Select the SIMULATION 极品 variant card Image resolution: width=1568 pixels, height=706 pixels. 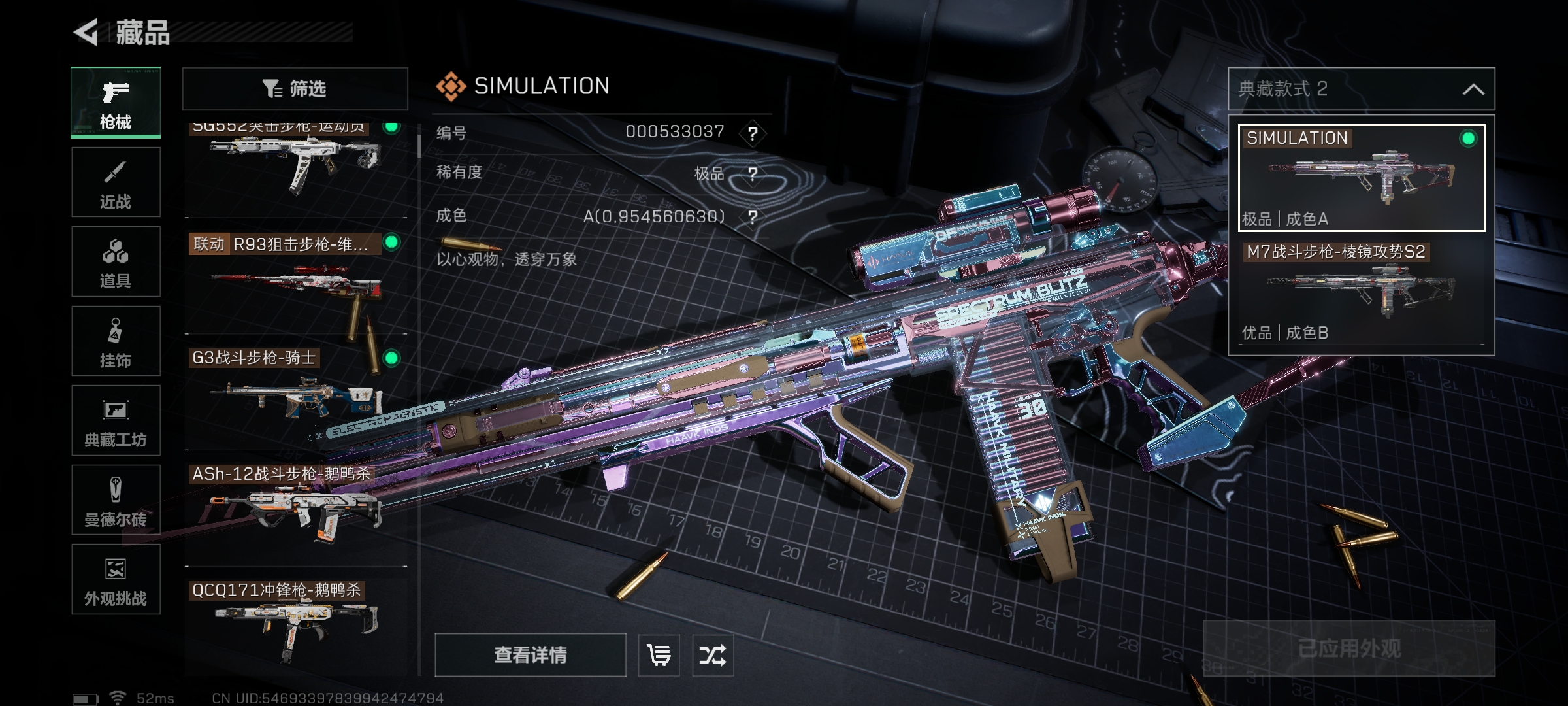tap(1362, 178)
